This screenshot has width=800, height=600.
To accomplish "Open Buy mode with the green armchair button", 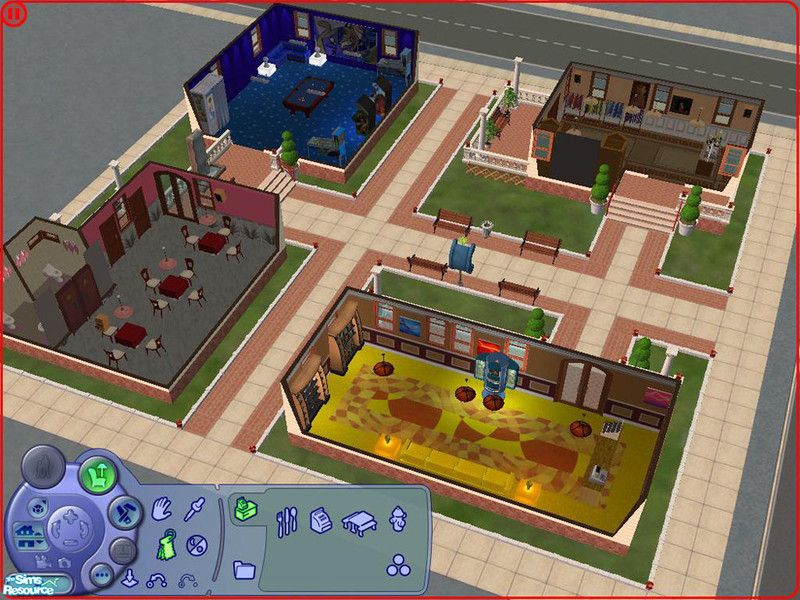I will click(97, 473).
